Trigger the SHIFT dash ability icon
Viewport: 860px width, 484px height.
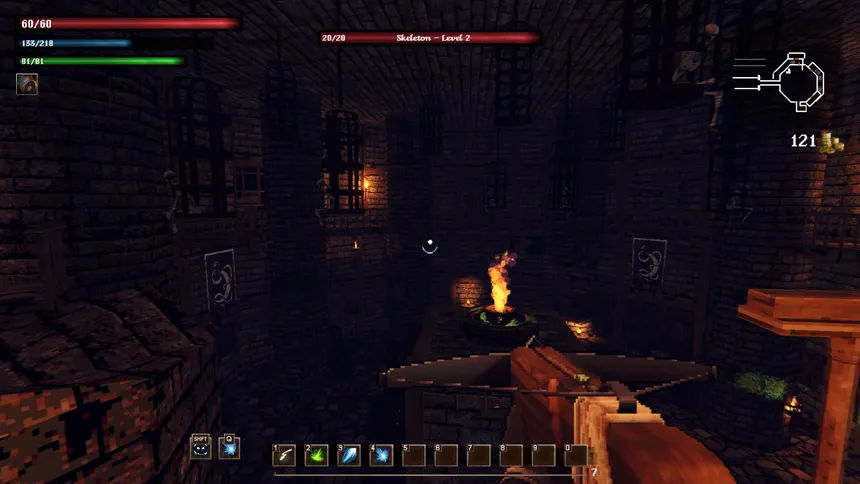click(201, 447)
